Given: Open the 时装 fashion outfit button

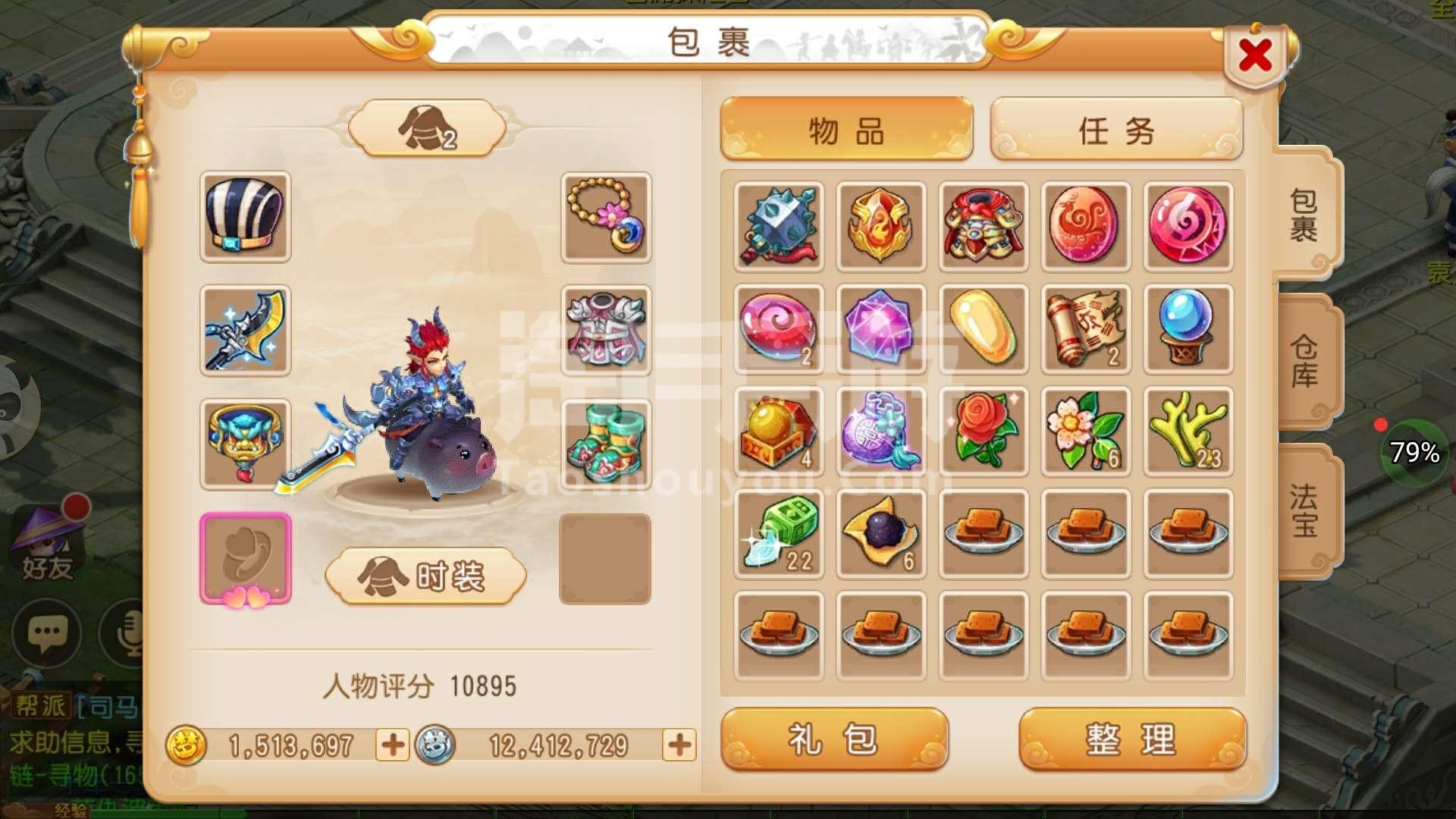Looking at the screenshot, I should (x=425, y=576).
